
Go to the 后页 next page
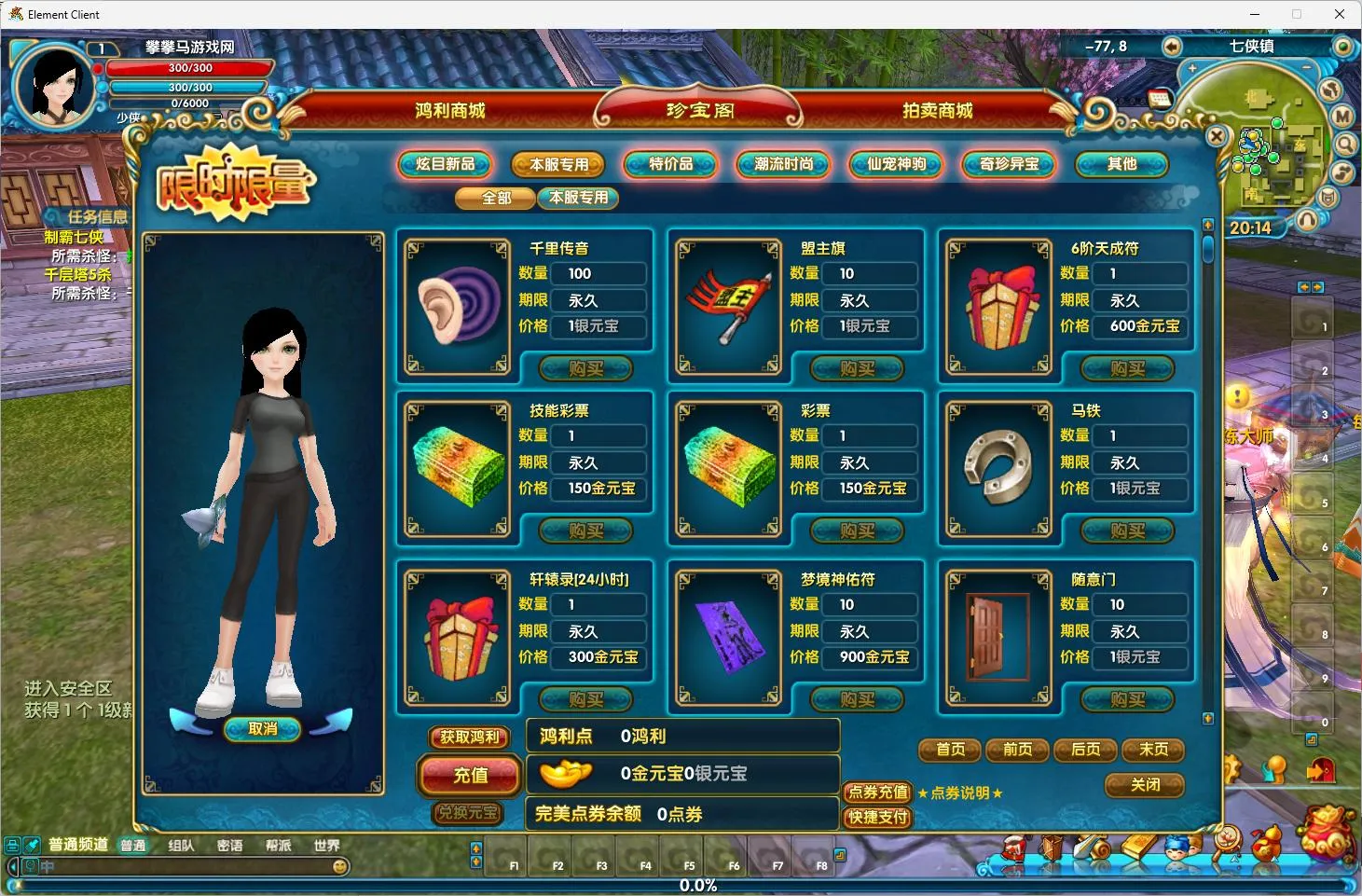(x=1086, y=750)
